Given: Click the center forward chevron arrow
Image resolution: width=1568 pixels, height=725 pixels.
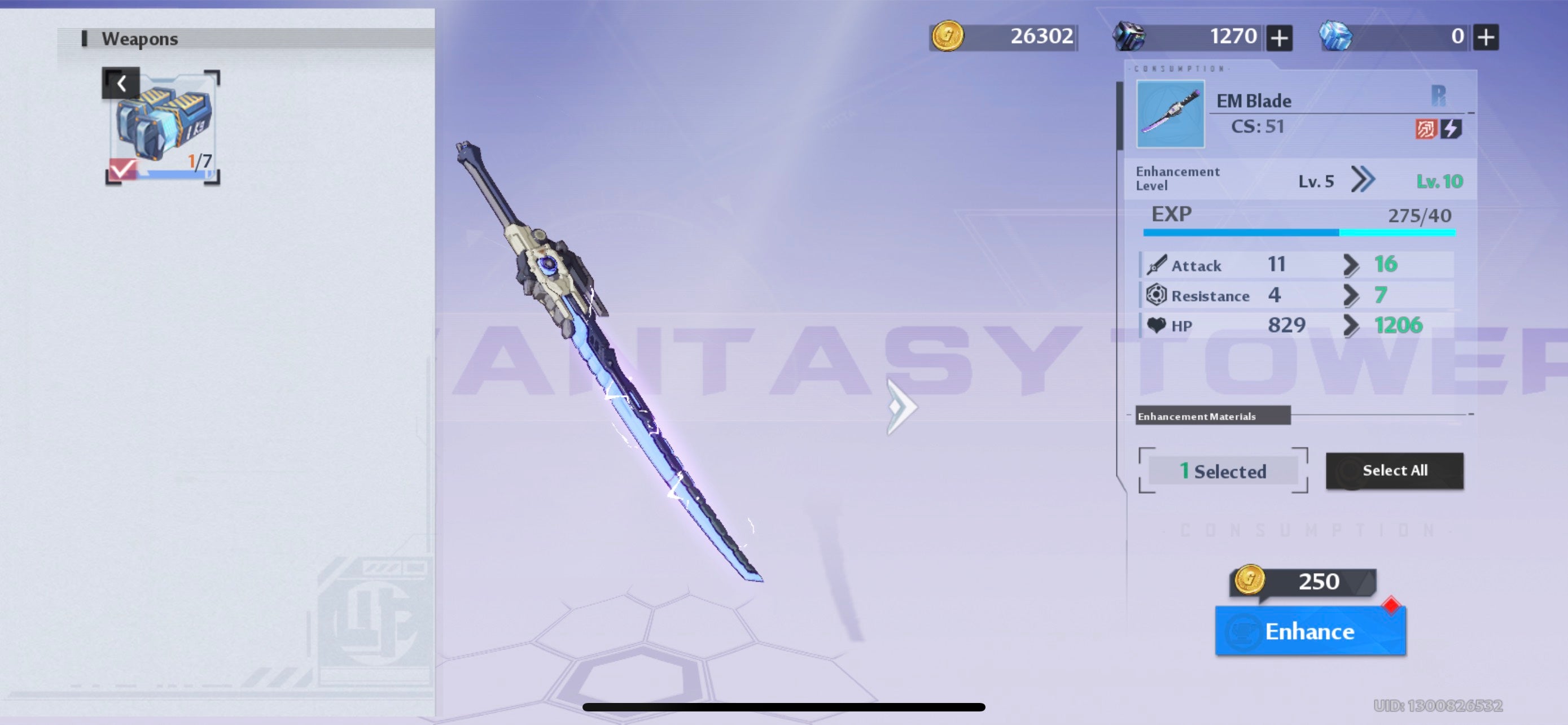Looking at the screenshot, I should coord(901,409).
